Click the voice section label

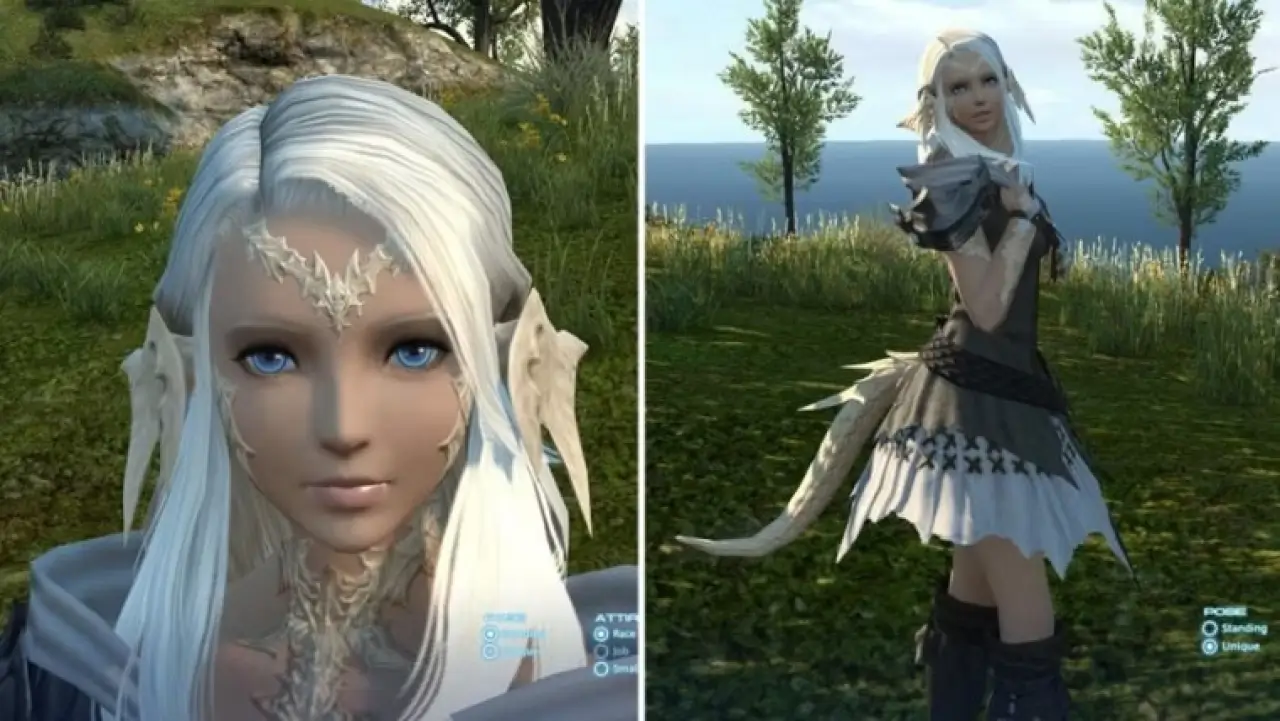(500, 616)
